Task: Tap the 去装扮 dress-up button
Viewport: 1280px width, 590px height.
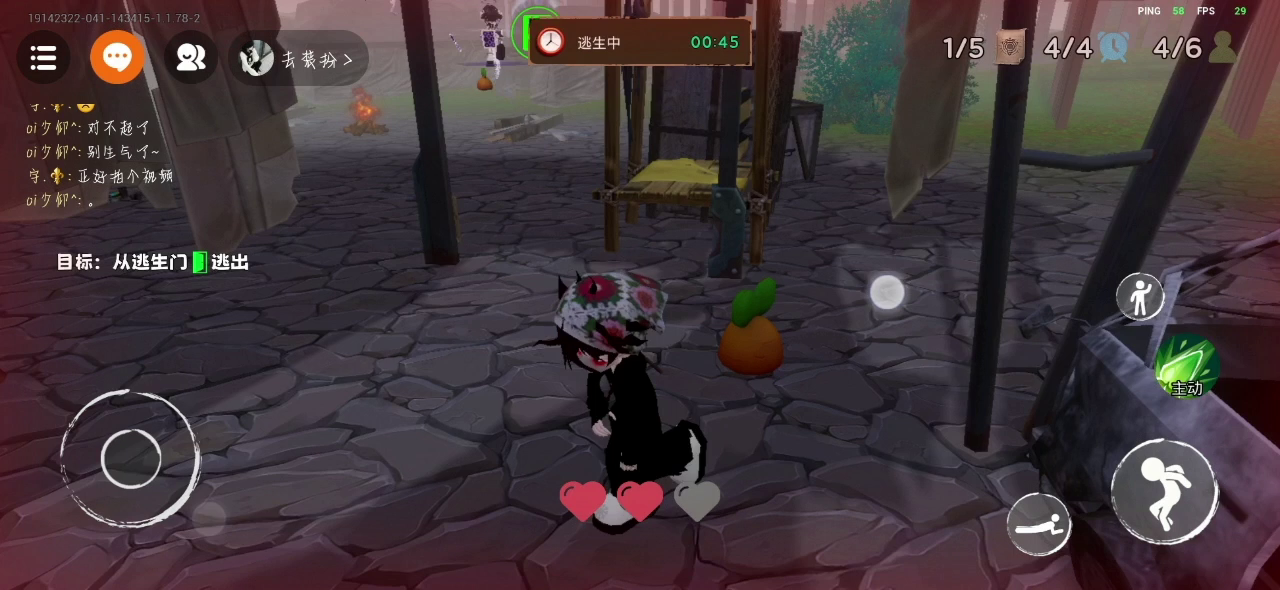Action: coord(299,59)
